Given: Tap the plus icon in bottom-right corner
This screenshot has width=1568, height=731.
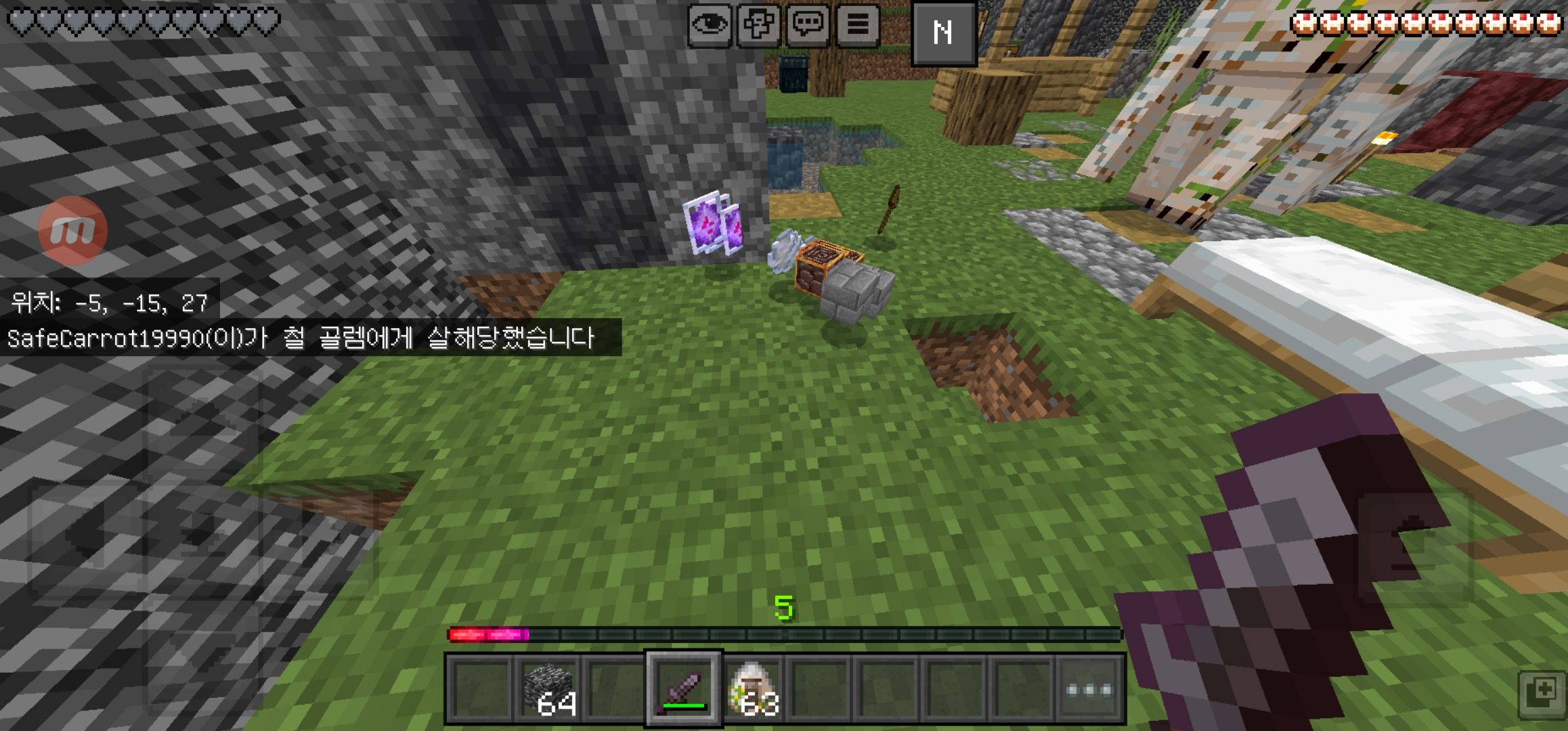Looking at the screenshot, I should click(1542, 694).
